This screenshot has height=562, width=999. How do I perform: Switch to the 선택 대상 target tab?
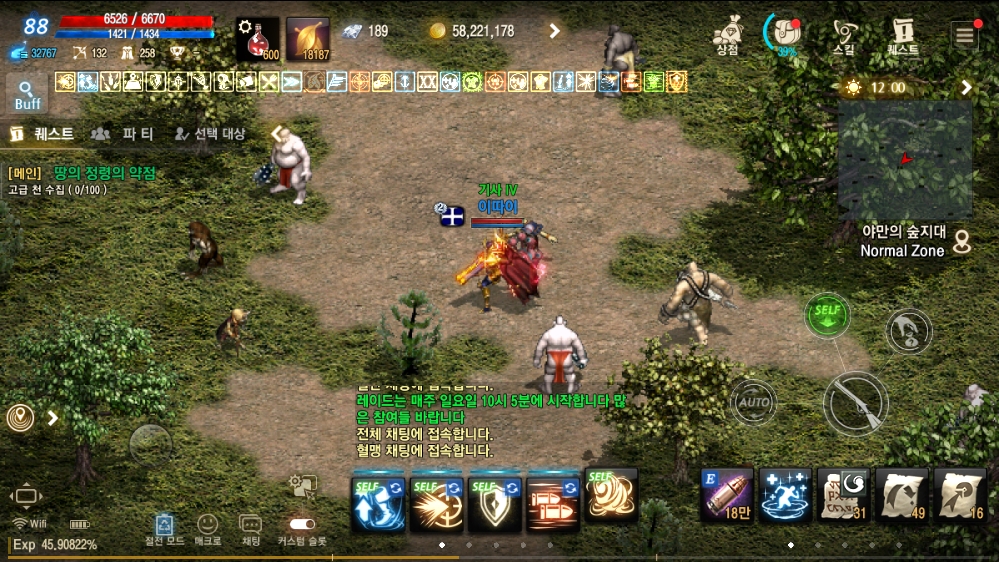point(209,133)
